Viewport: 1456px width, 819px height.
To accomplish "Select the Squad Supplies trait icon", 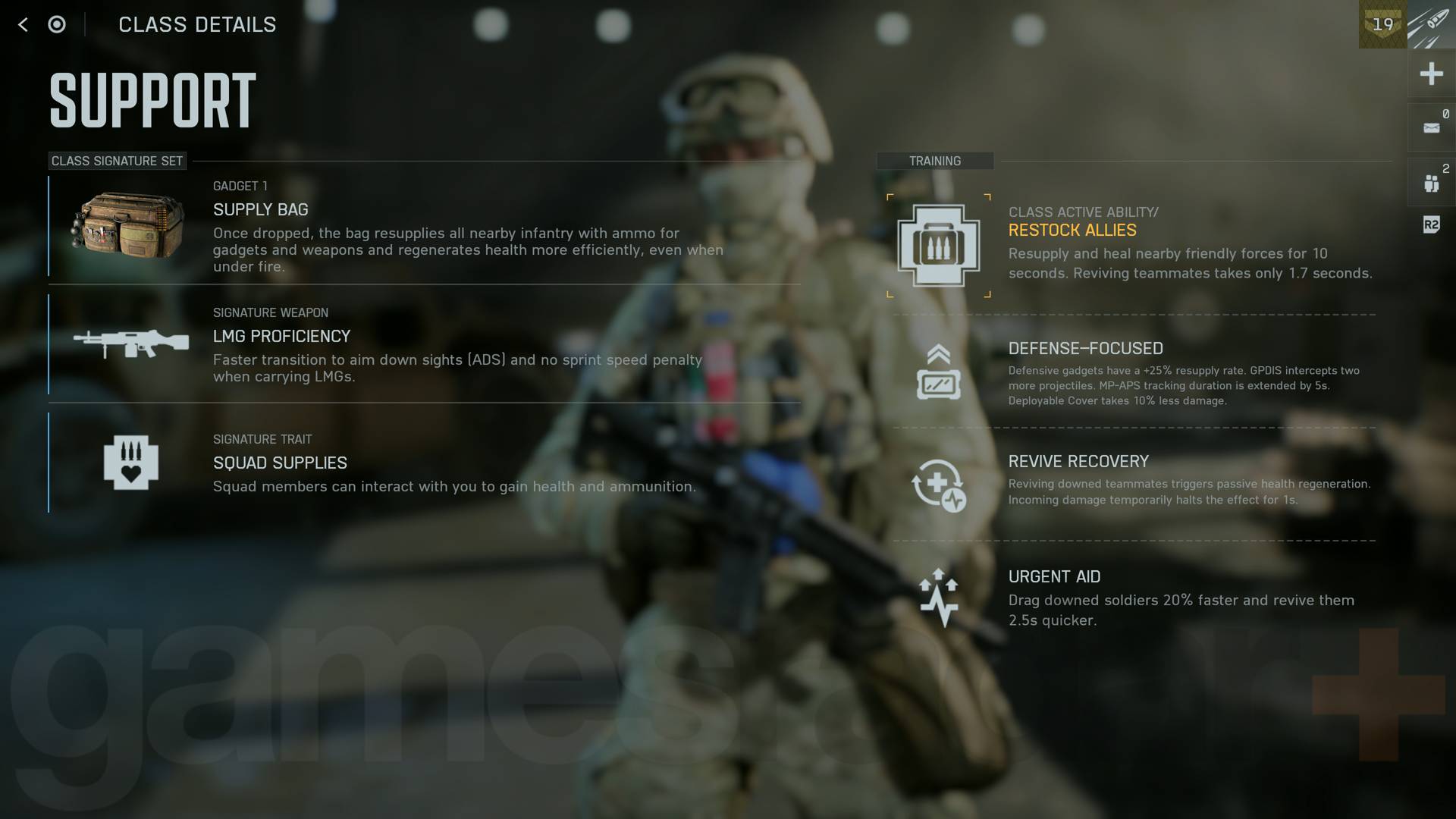I will click(x=130, y=463).
